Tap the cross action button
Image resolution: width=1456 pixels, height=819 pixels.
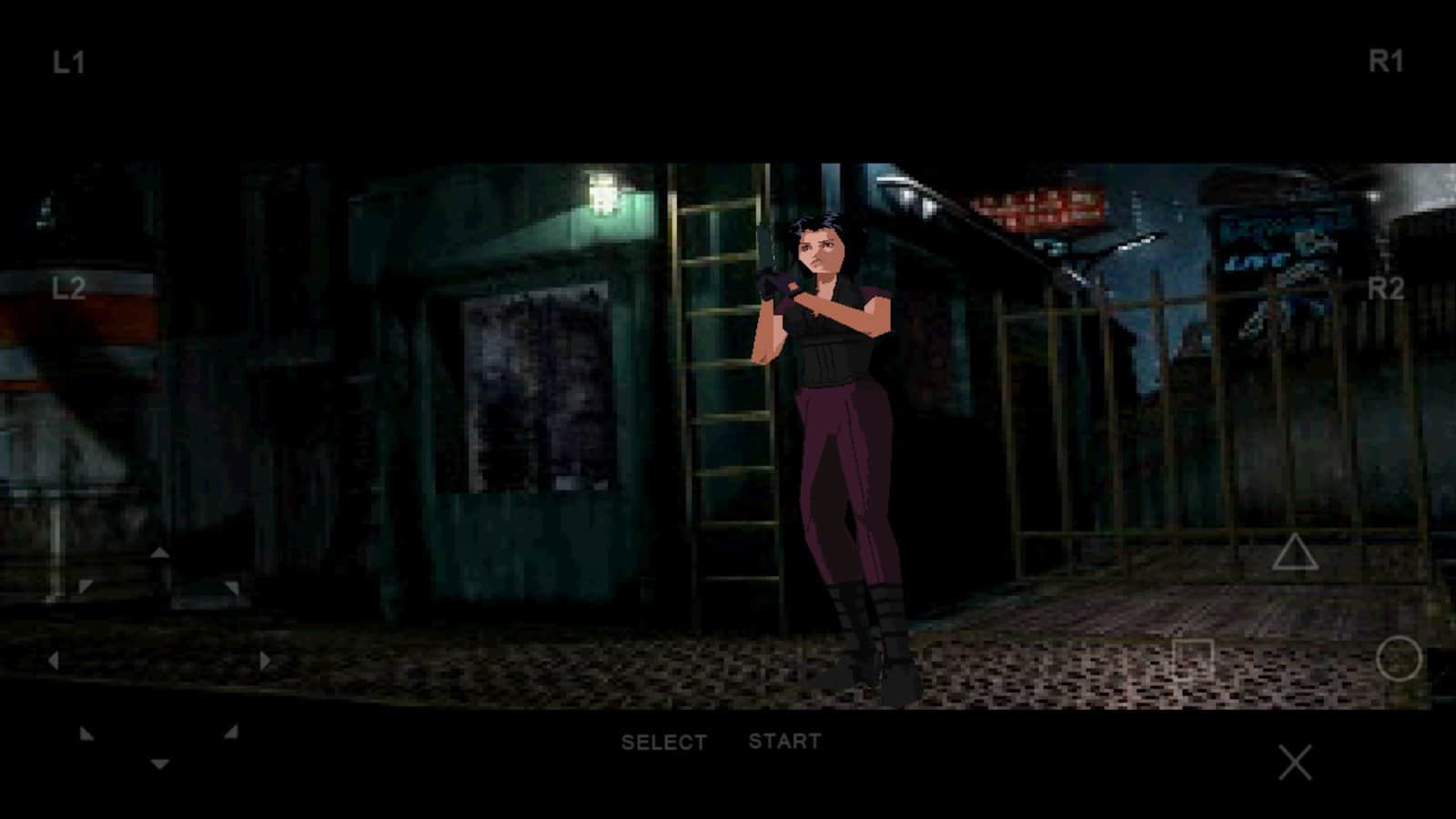[1294, 763]
